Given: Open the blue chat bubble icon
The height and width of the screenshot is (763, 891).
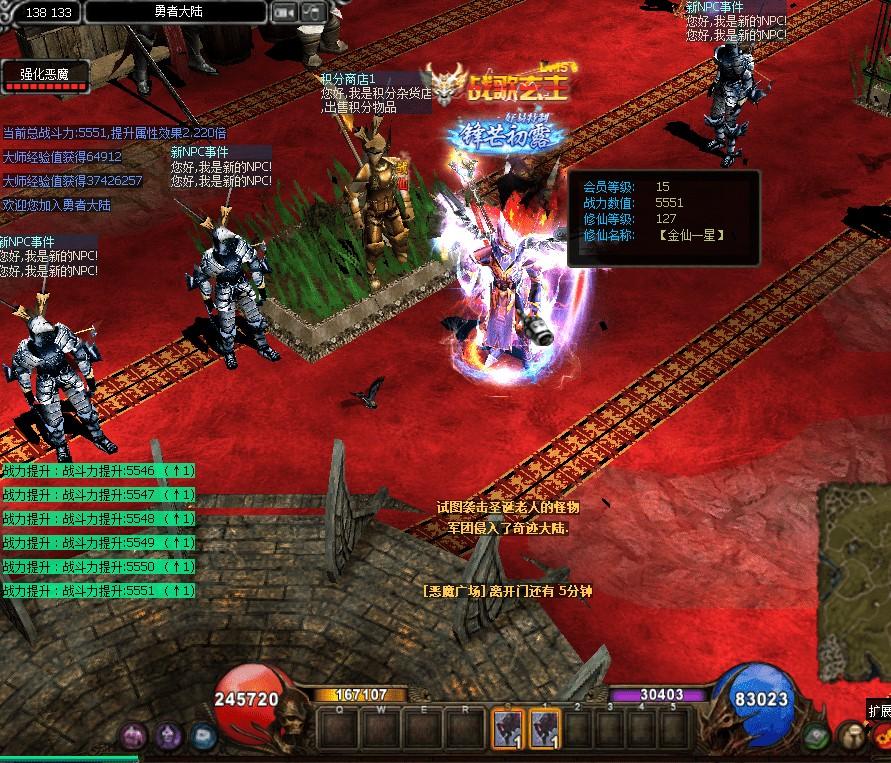Looking at the screenshot, I should pyautogui.click(x=202, y=737).
